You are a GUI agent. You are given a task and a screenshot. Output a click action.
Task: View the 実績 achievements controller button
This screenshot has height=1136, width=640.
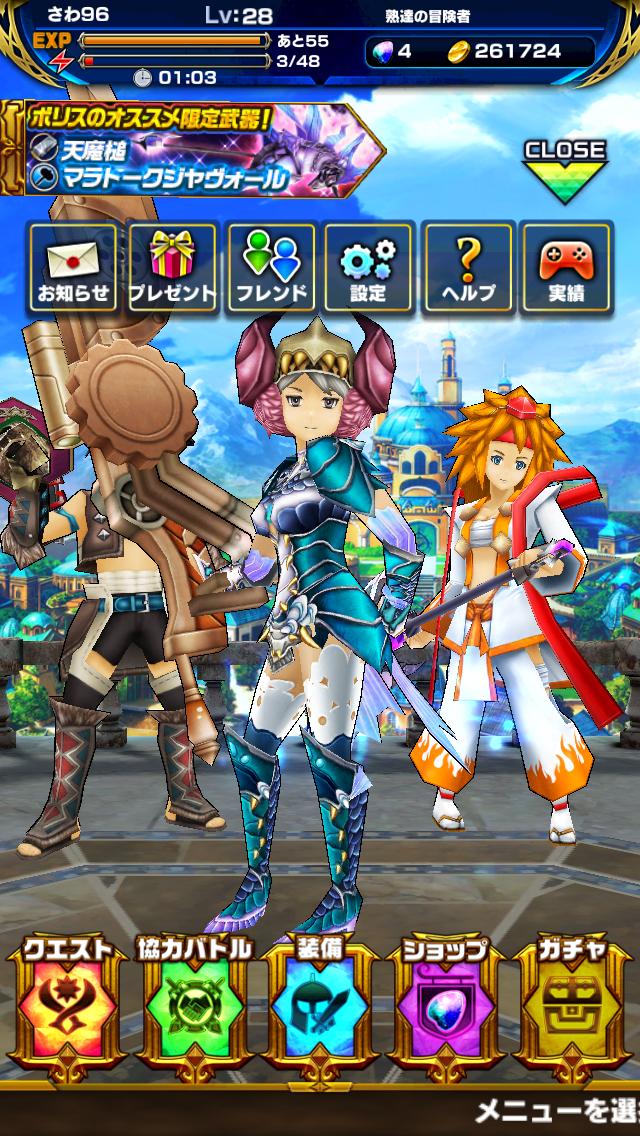(566, 267)
